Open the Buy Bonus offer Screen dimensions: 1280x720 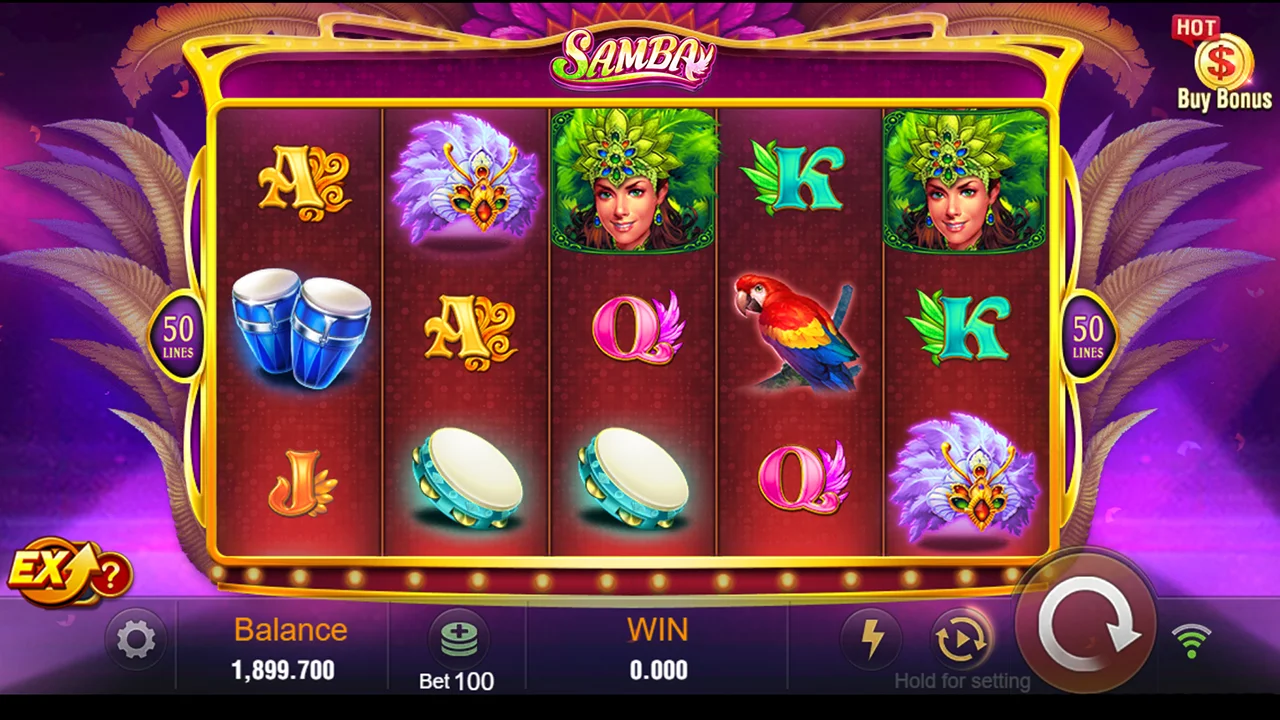pyautogui.click(x=1222, y=64)
